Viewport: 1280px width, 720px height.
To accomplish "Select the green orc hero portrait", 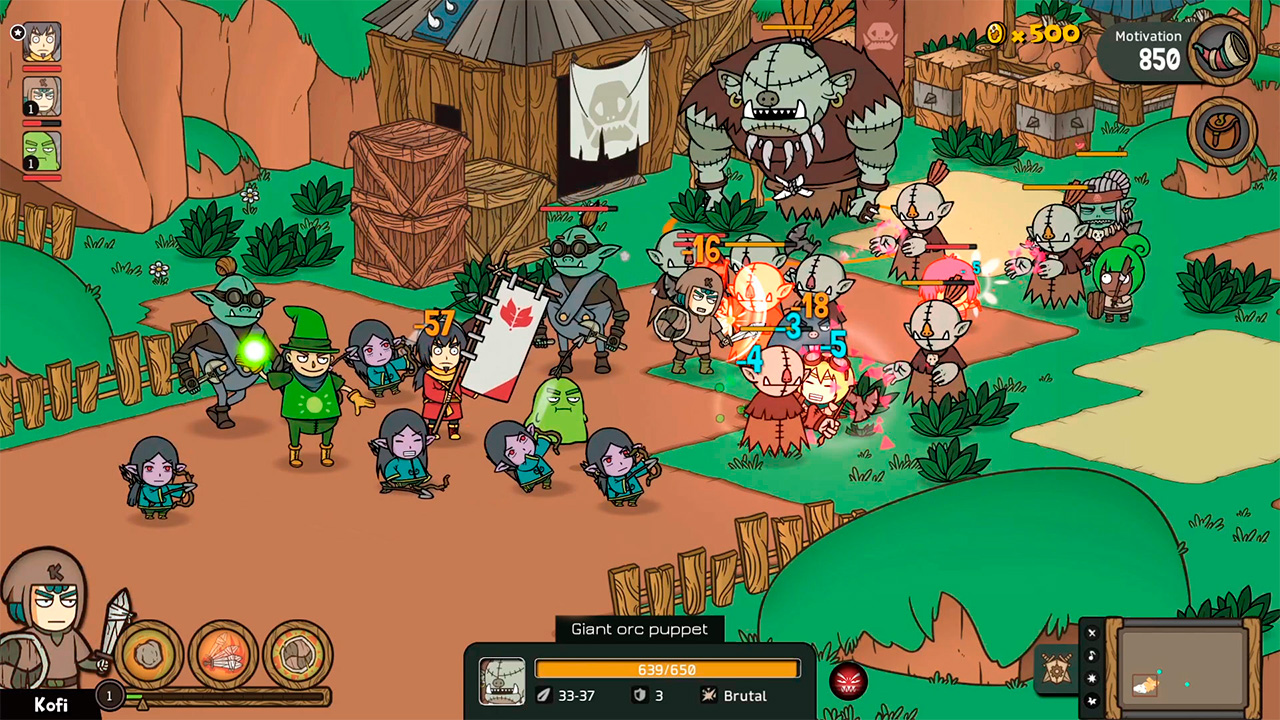I will (x=40, y=150).
